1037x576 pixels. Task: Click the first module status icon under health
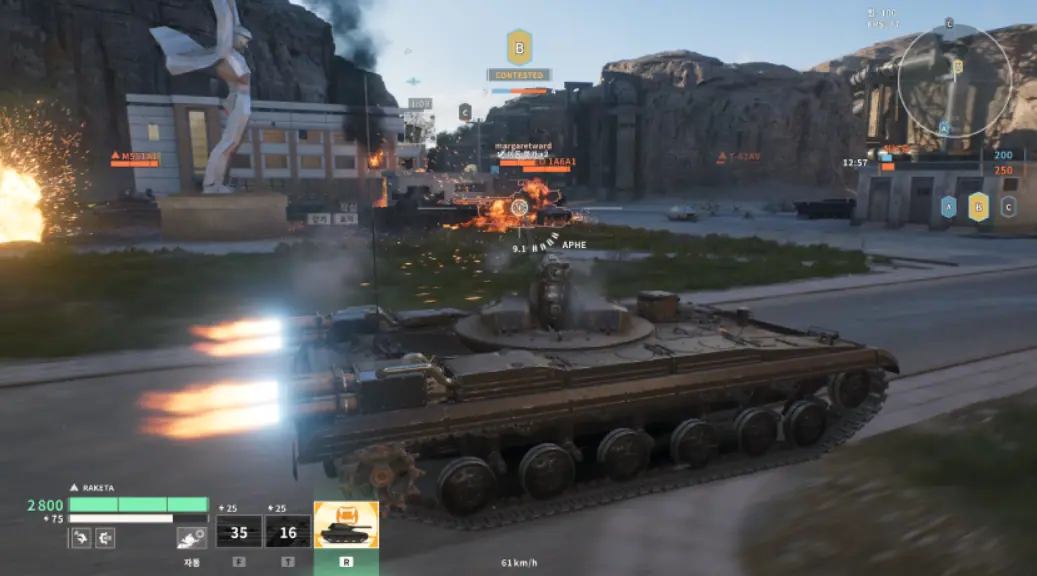81,538
